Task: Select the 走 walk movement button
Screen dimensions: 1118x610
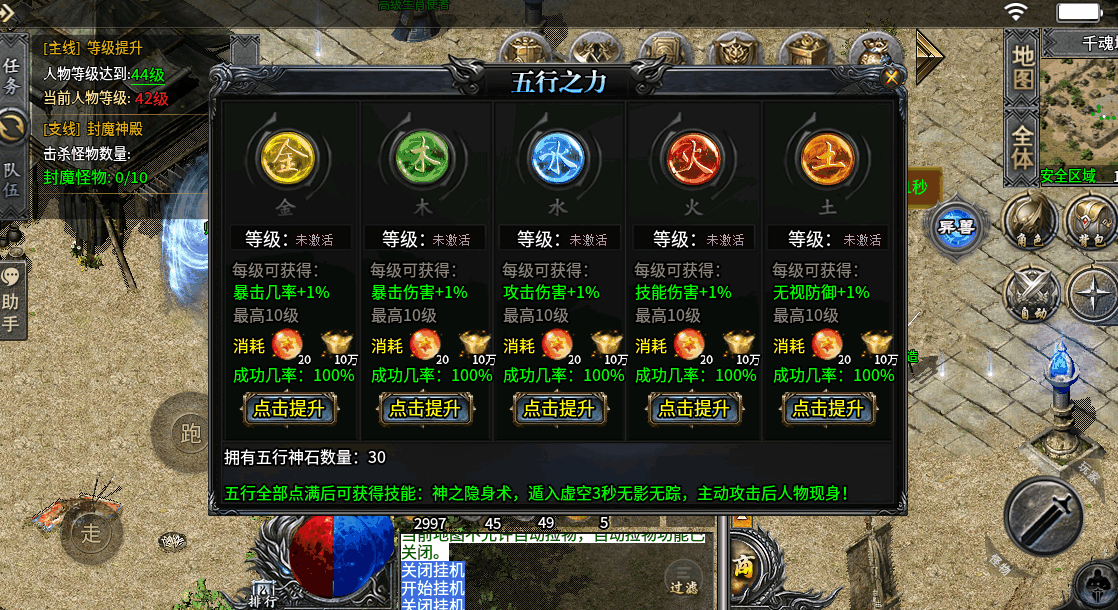Action: pyautogui.click(x=92, y=532)
